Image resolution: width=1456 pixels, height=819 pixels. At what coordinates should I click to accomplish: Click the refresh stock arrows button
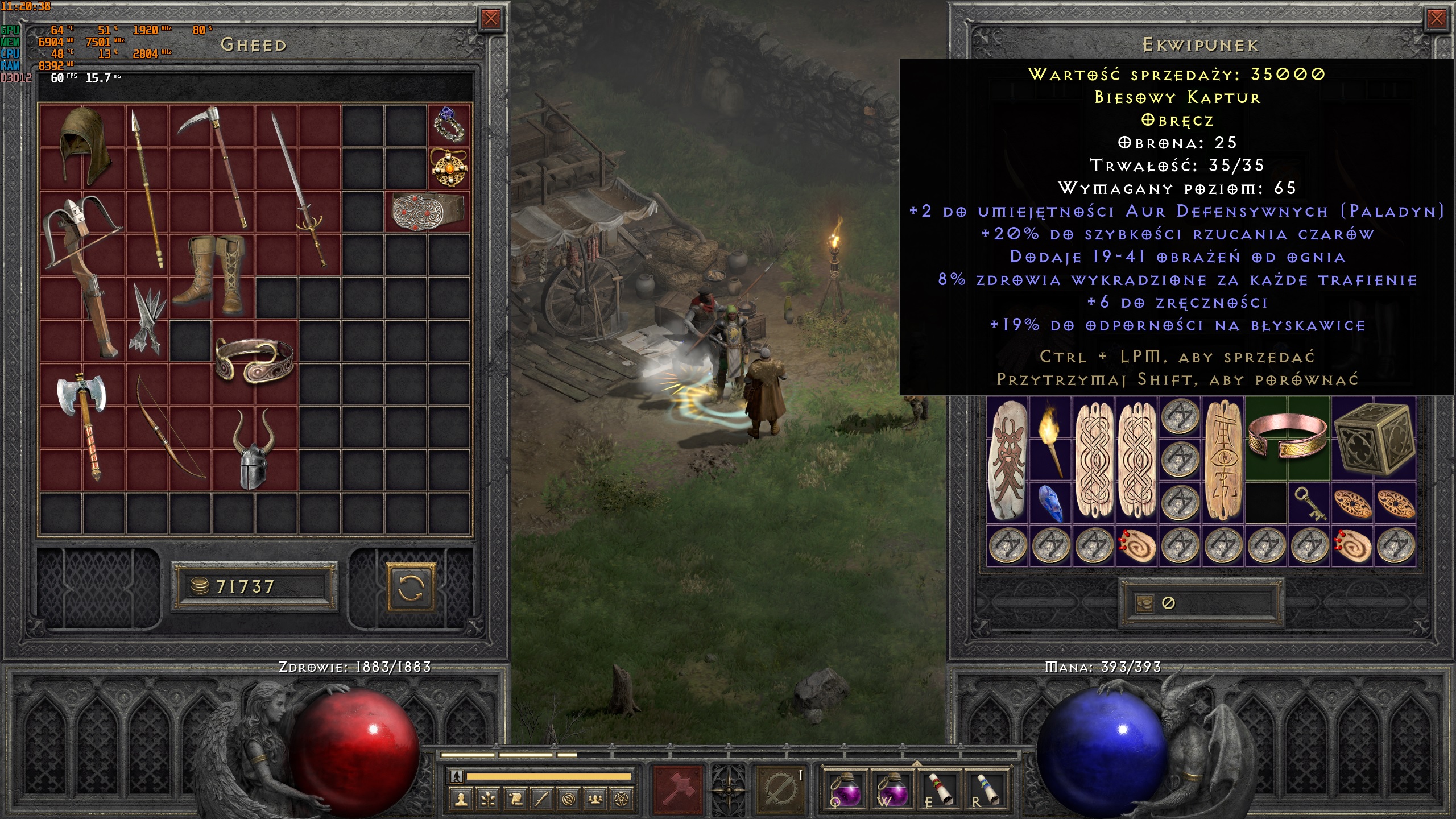point(411,588)
